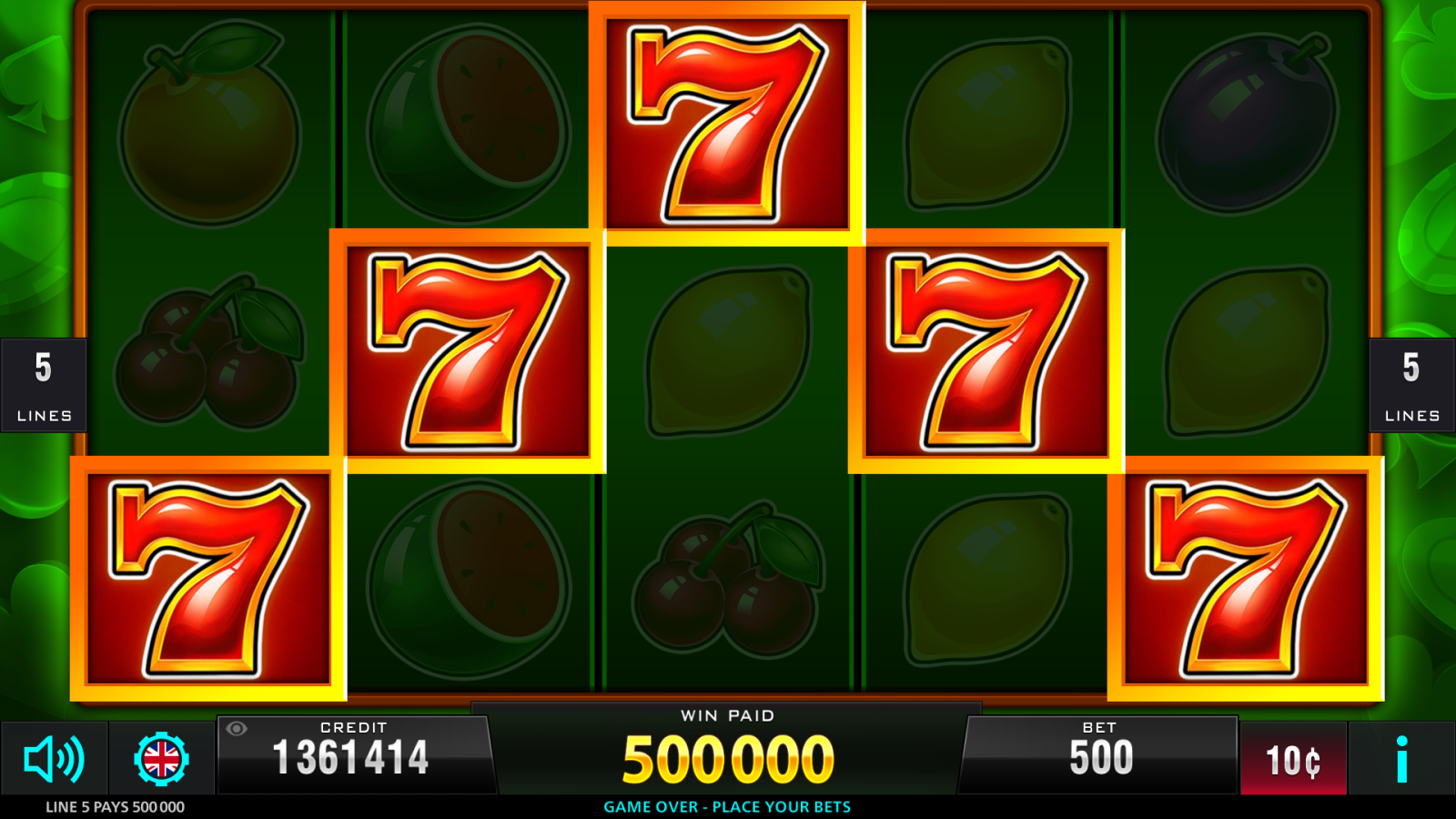Click the GAME OVER - PLACE YOUR BETS message
The height and width of the screenshot is (819, 1456).
tap(727, 806)
